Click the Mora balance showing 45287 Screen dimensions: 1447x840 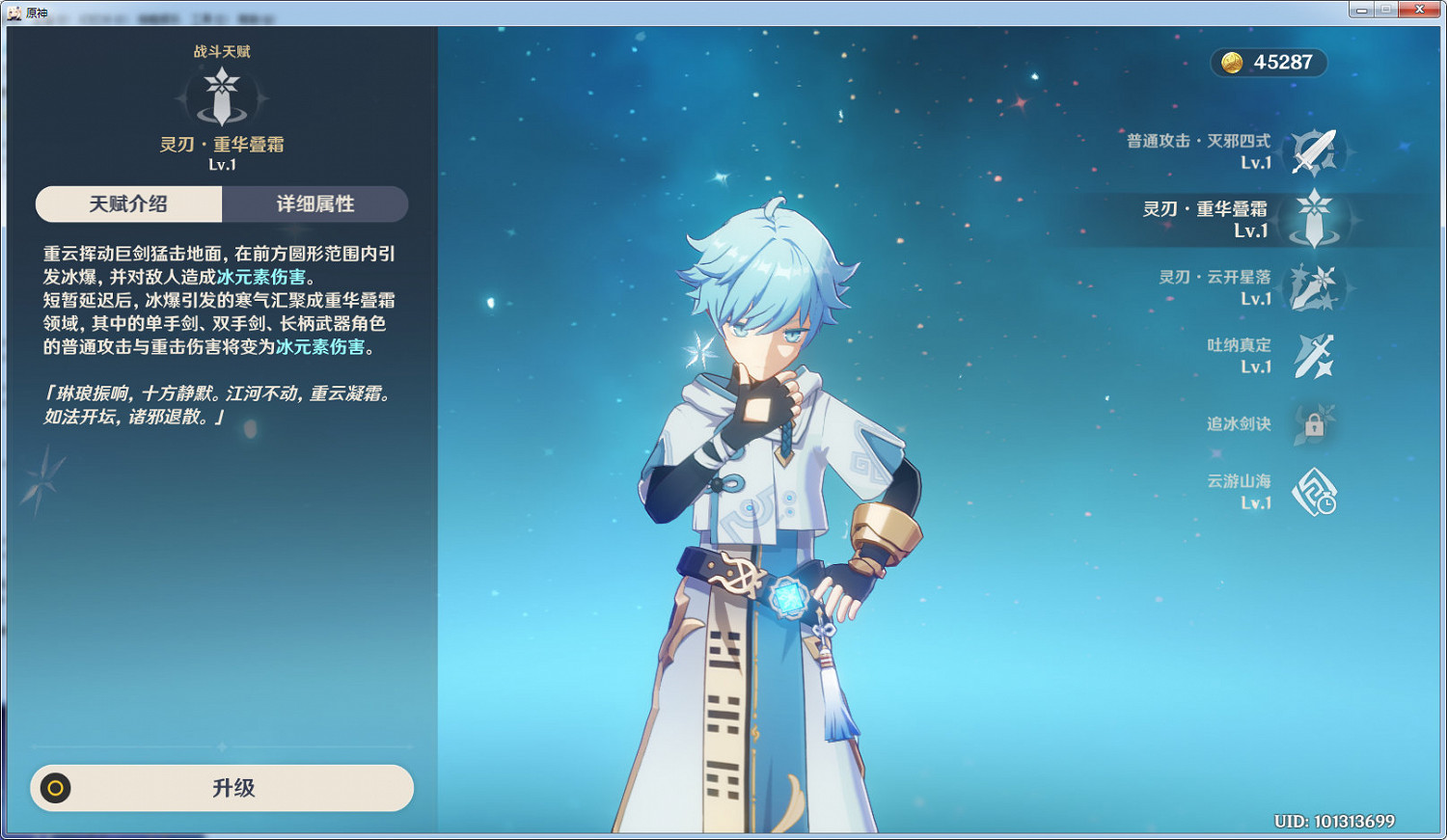click(x=1283, y=63)
